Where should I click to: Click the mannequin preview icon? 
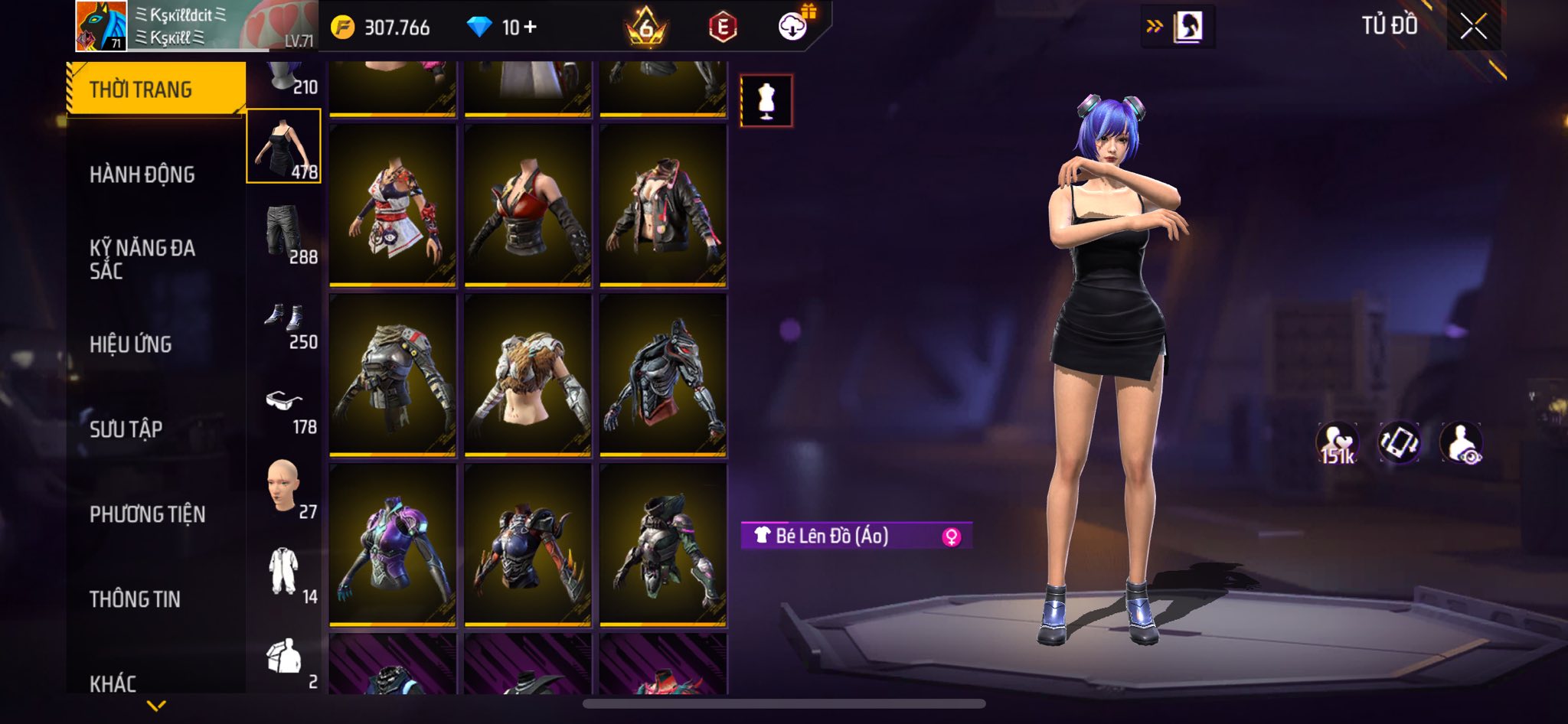(766, 101)
